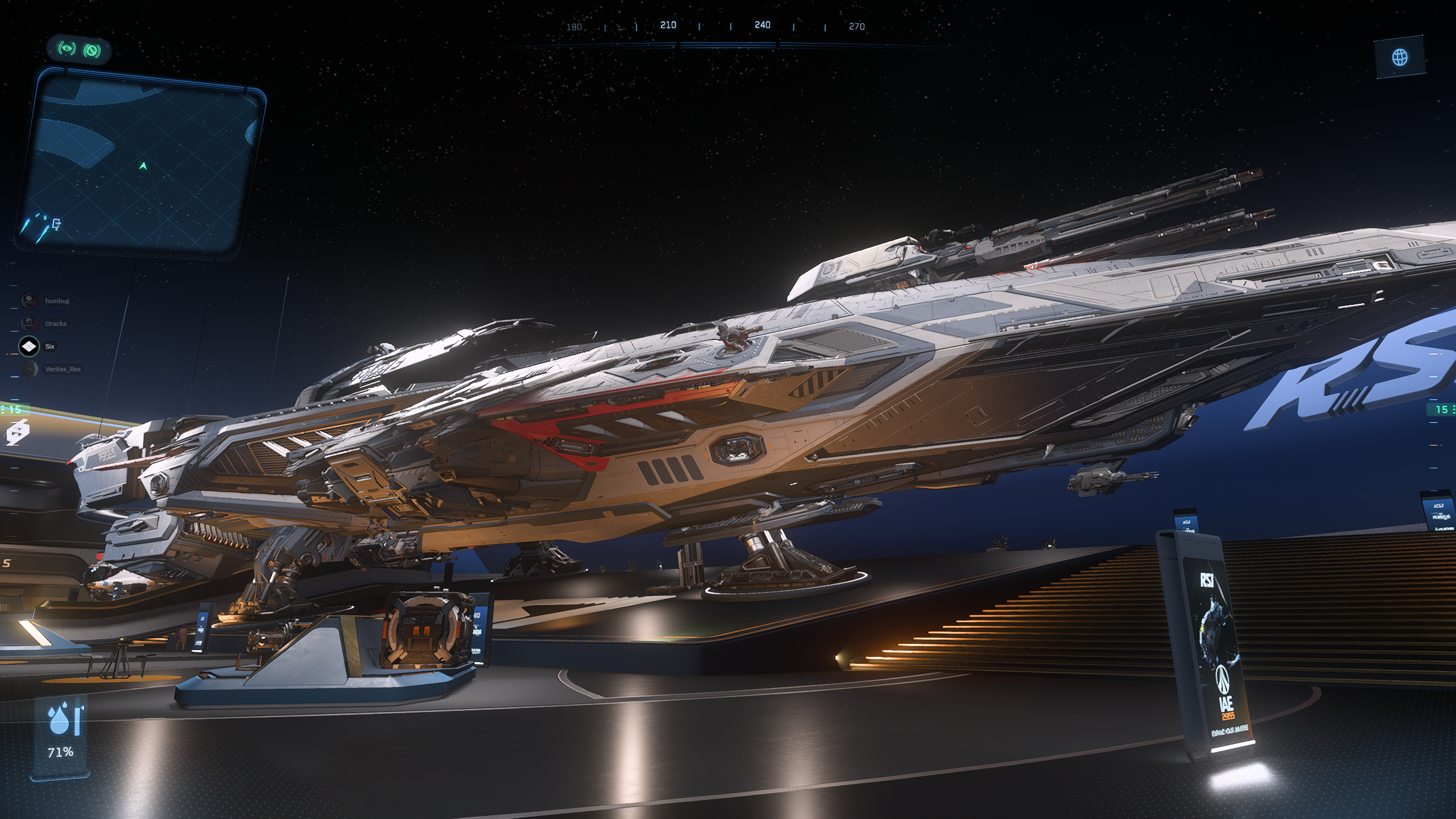Select Six in the voice overlay list
The height and width of the screenshot is (819, 1456).
49,346
